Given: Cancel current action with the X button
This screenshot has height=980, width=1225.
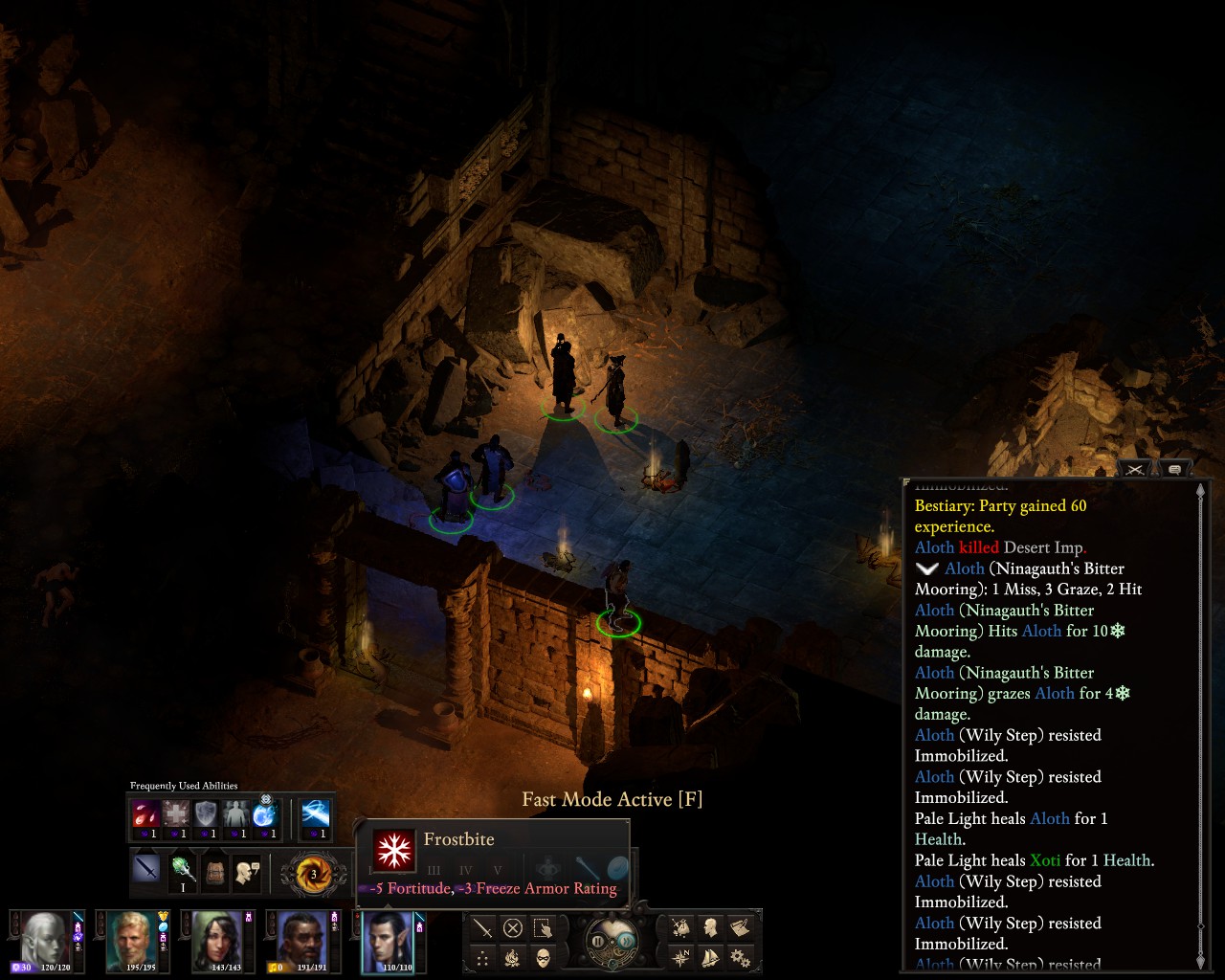Looking at the screenshot, I should 513,927.
